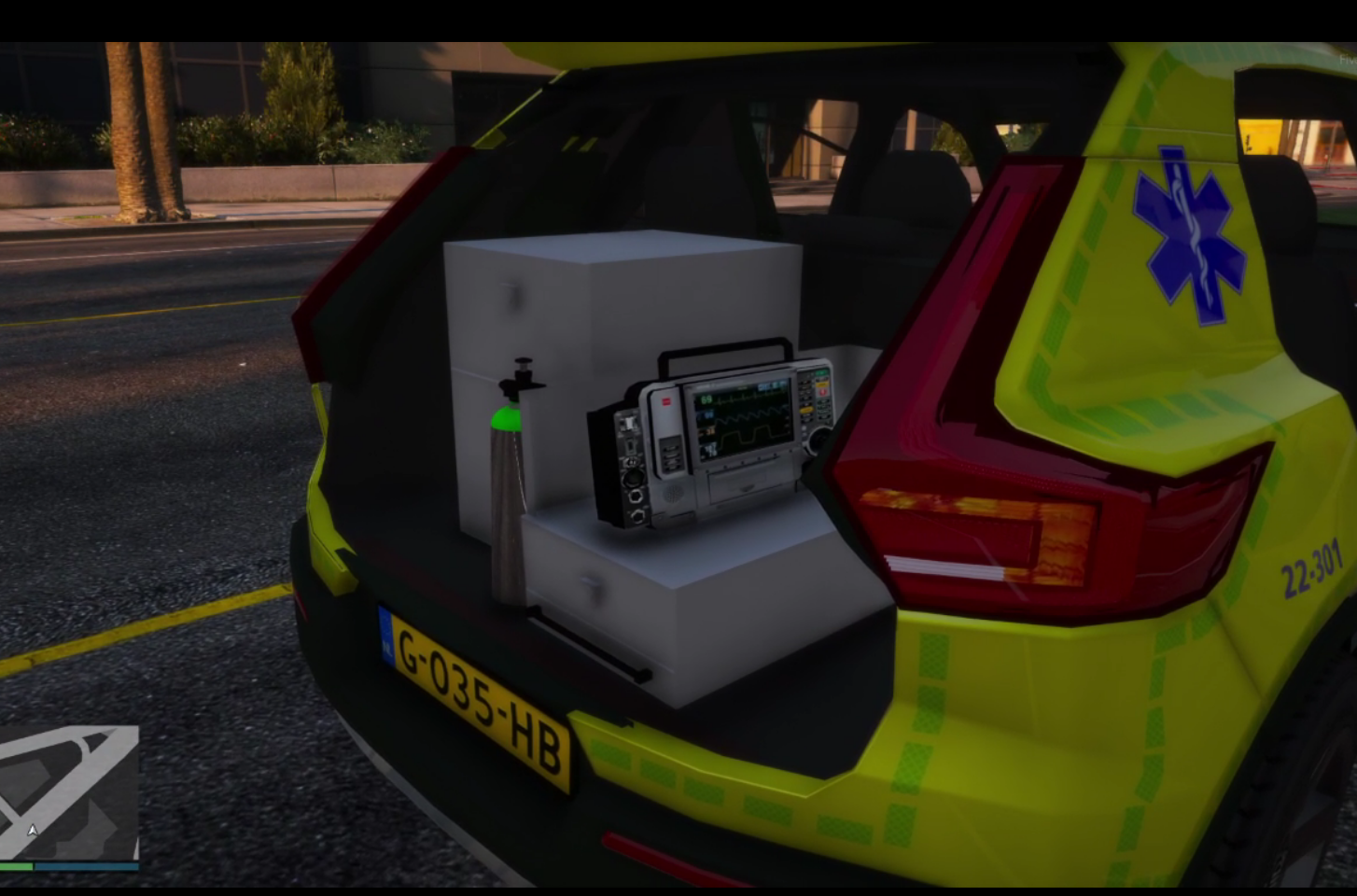
Task: Click the minimap in the corner
Action: [69, 793]
